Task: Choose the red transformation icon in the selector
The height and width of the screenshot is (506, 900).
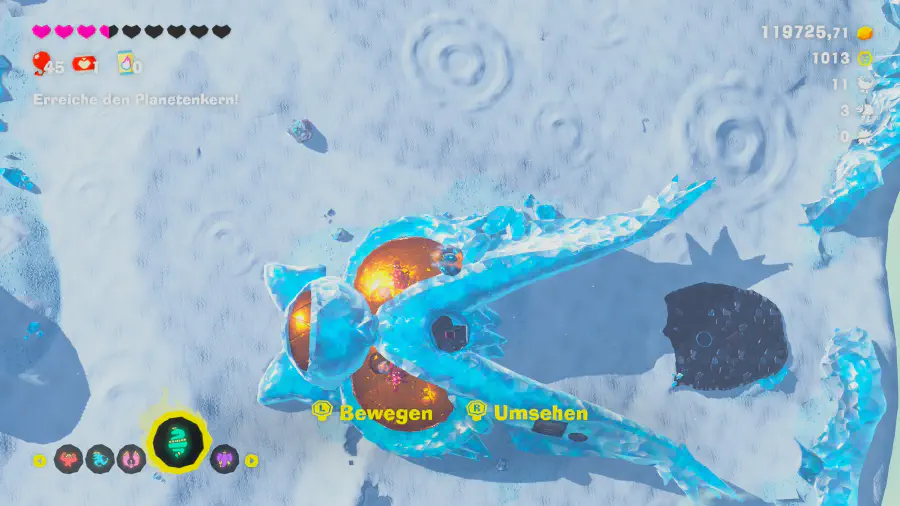Action: tap(69, 460)
